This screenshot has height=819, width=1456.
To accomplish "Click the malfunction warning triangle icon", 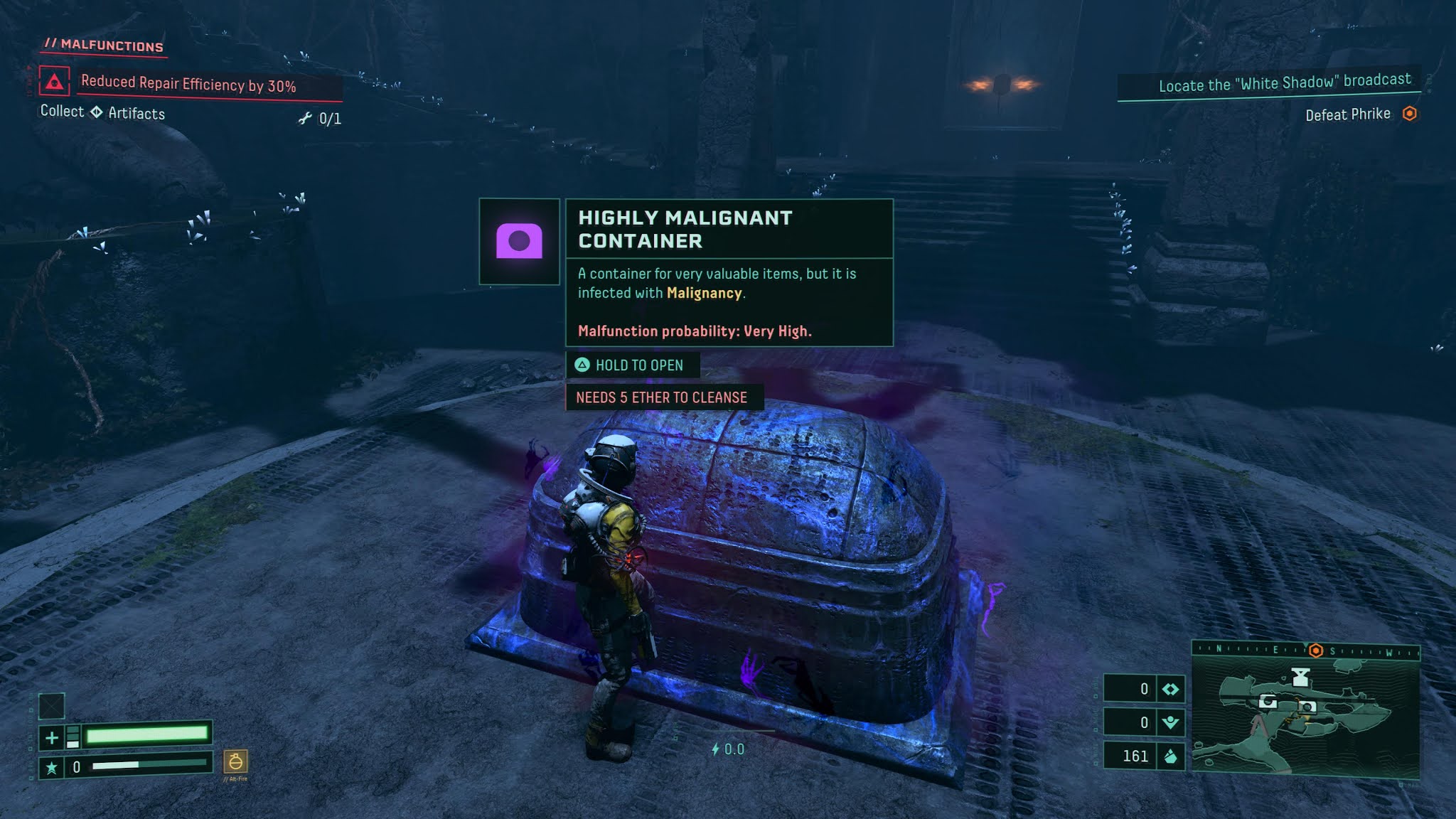I will (x=55, y=82).
